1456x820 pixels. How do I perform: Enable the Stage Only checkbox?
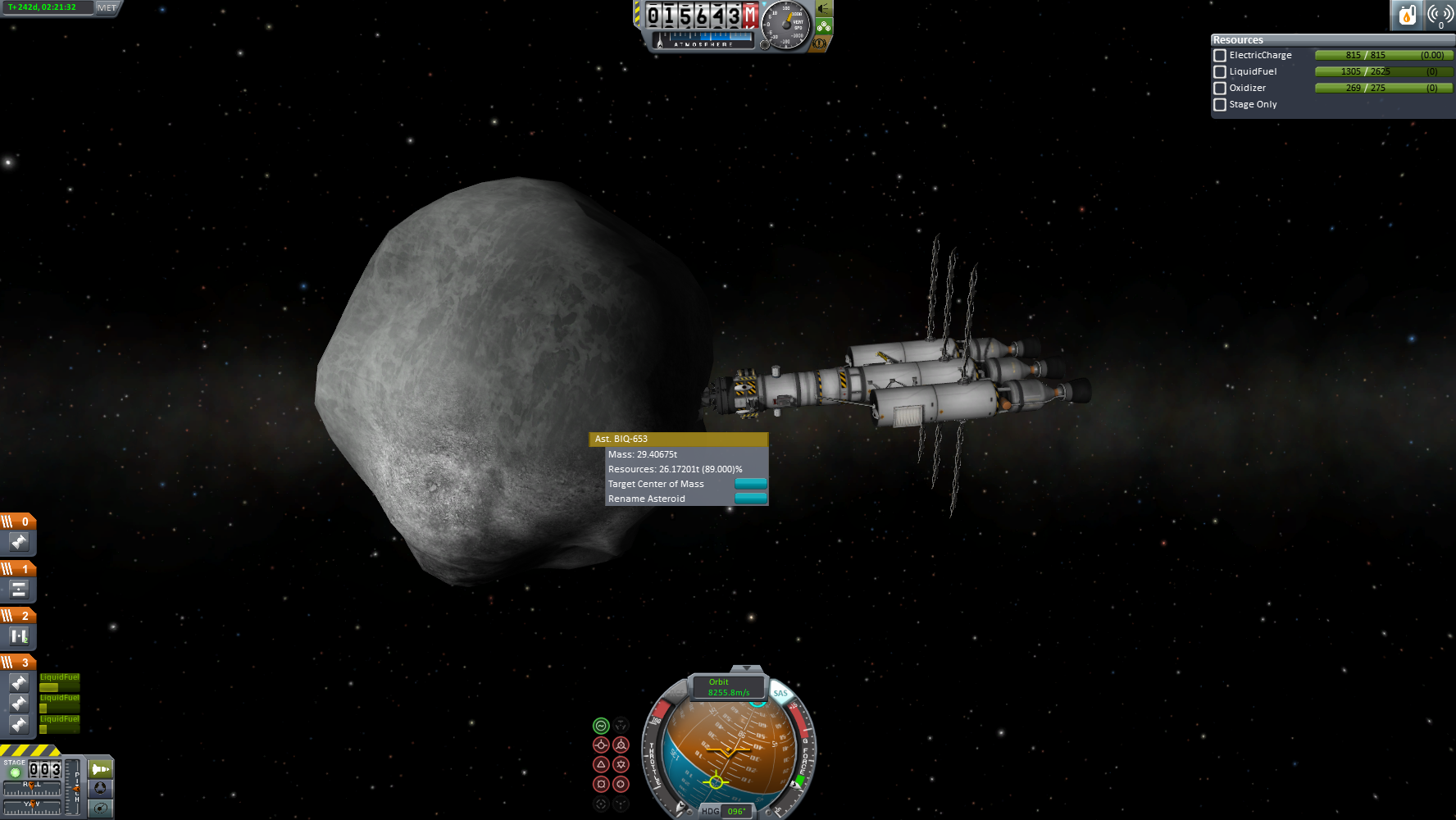click(1220, 105)
